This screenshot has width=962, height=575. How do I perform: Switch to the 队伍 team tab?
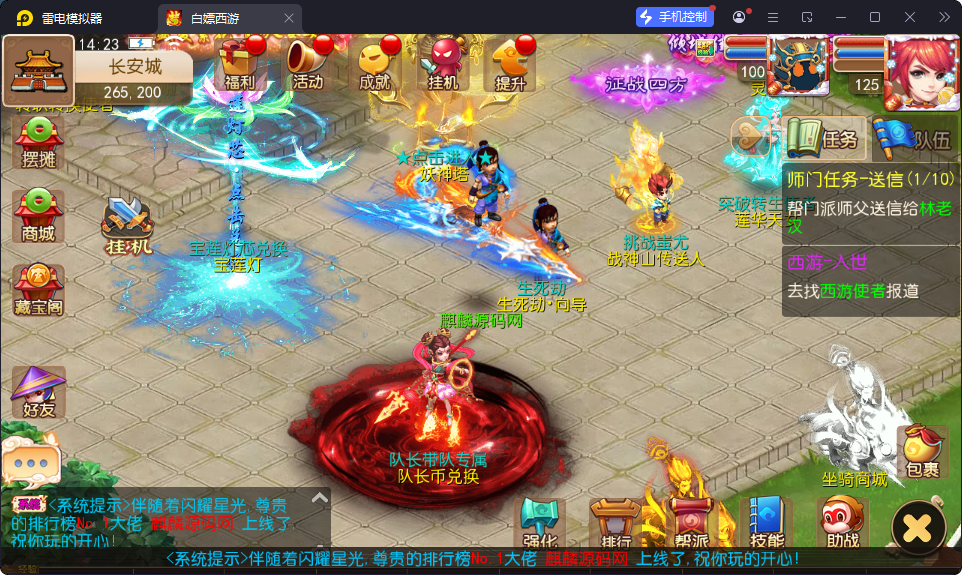tap(912, 139)
